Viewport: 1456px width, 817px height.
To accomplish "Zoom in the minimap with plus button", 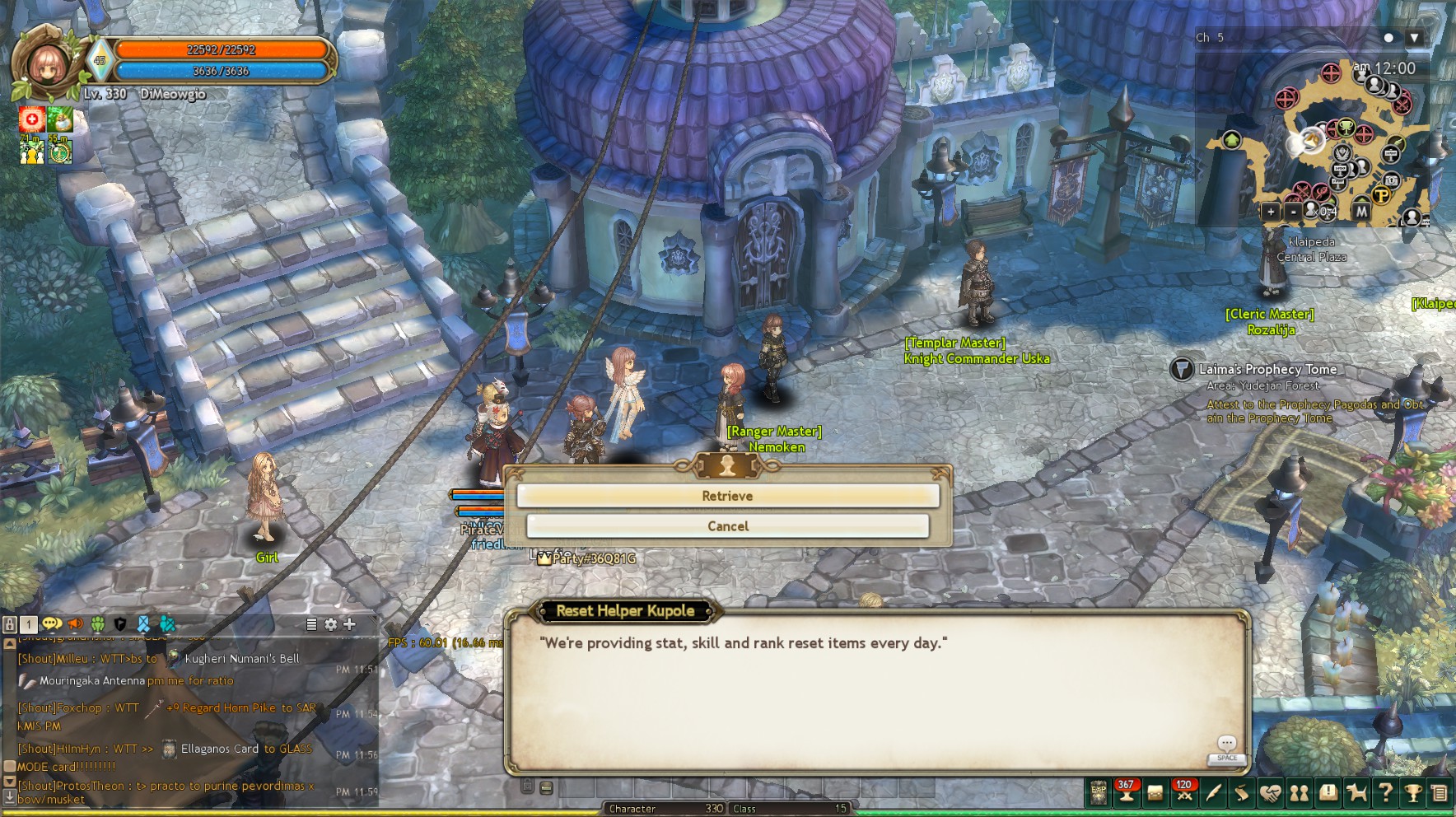I will [x=1271, y=212].
